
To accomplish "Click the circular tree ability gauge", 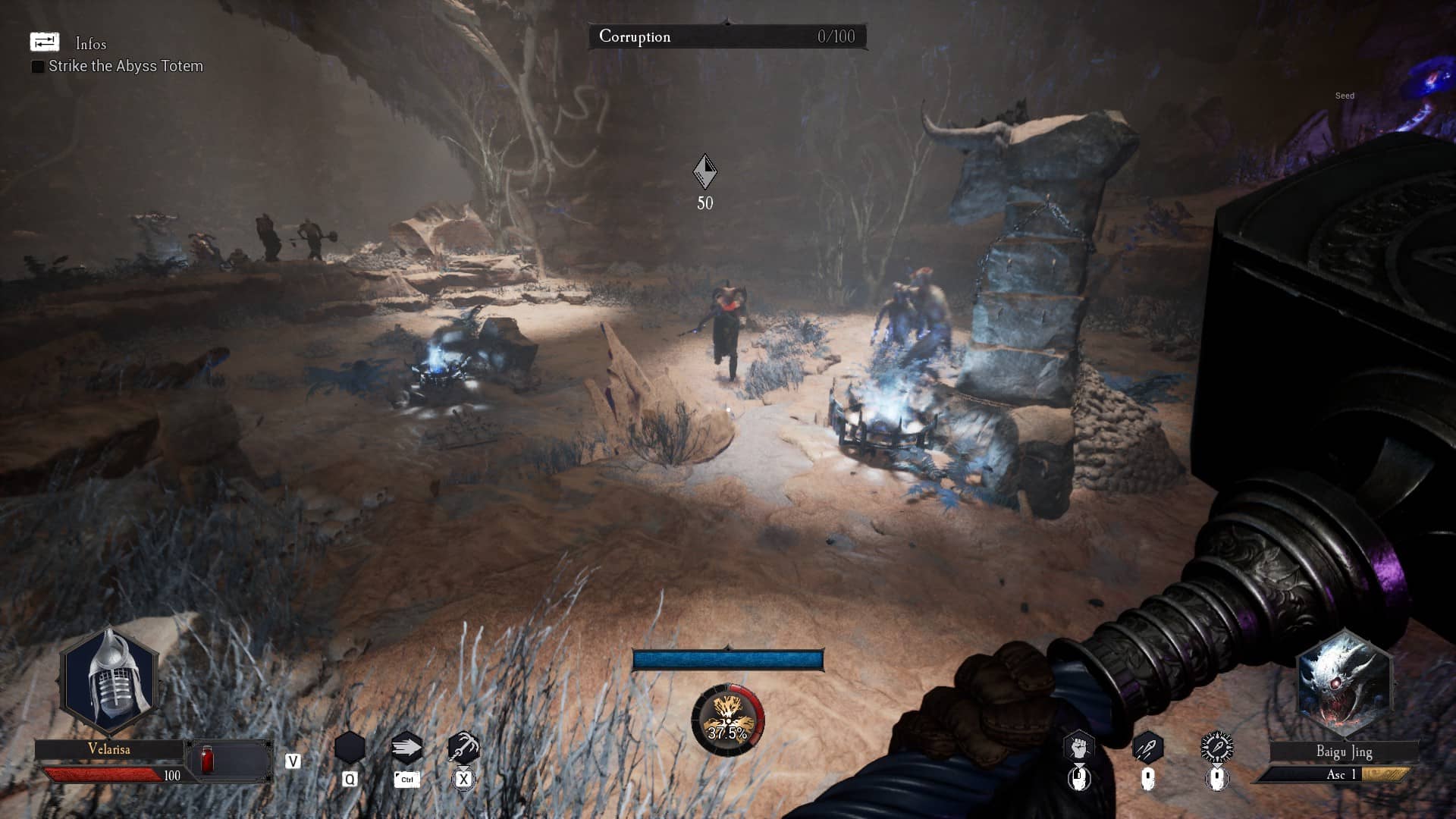I will coord(727,720).
